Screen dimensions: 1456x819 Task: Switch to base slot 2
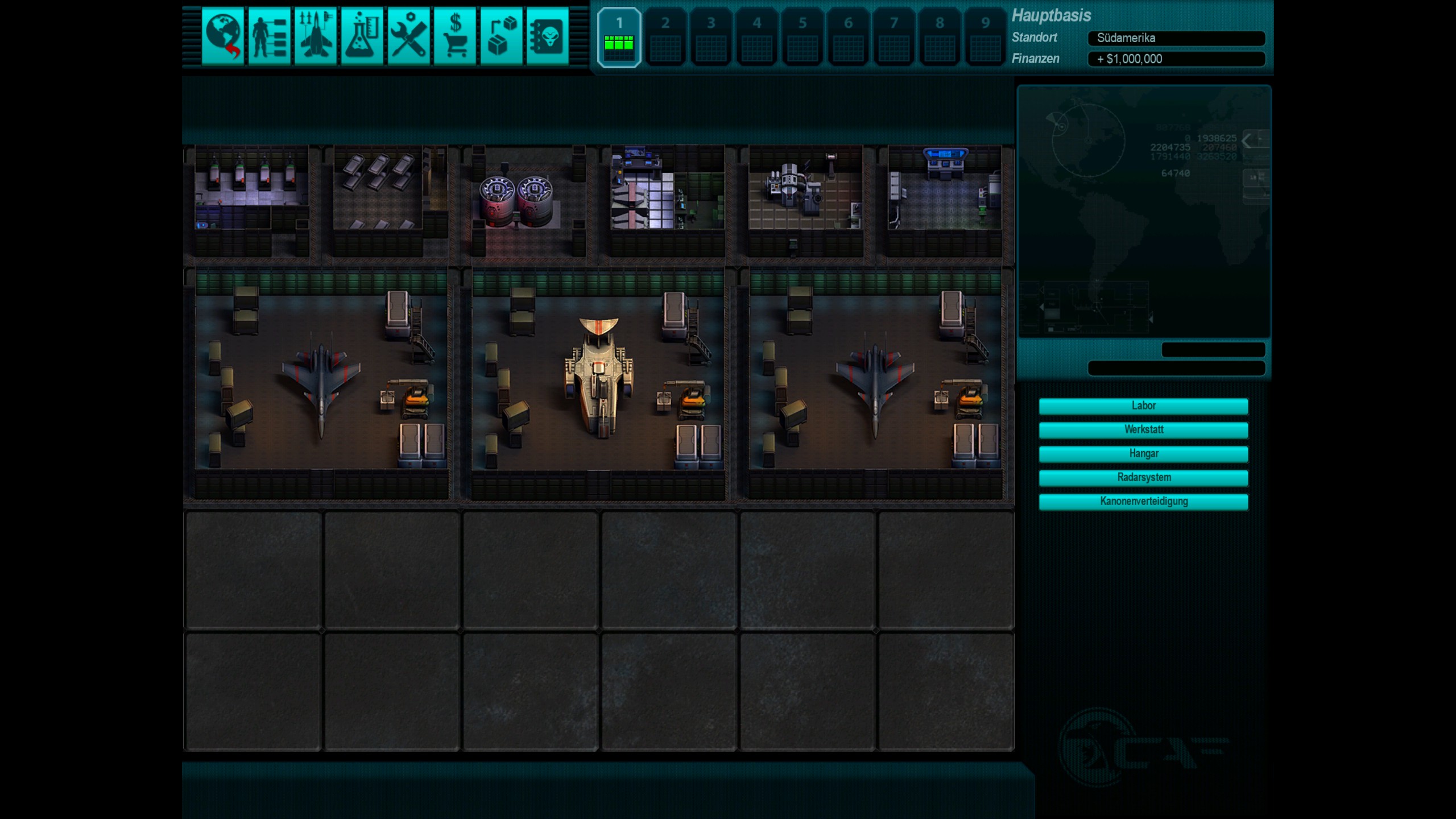[665, 38]
